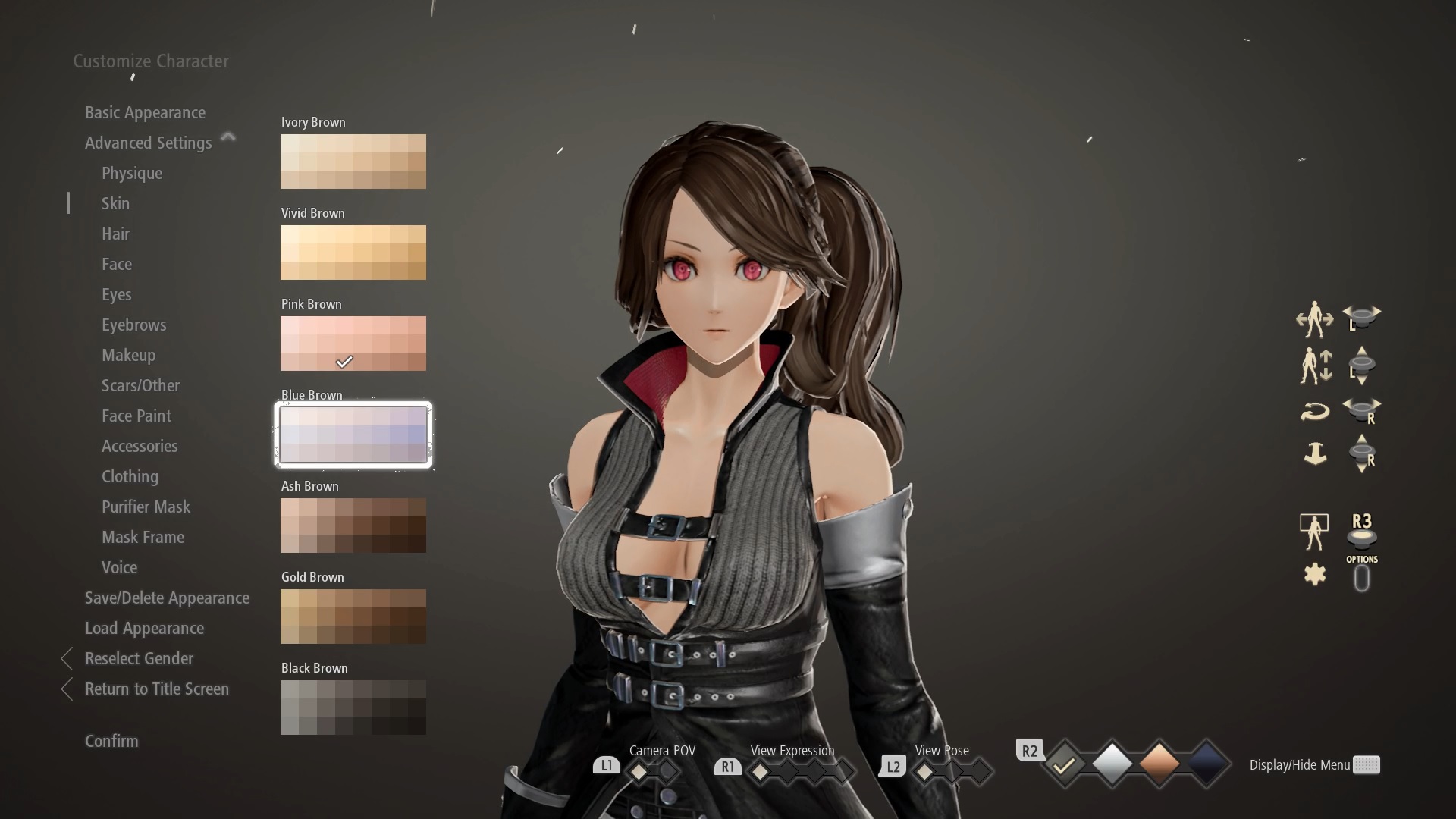
Task: Open Return to Title Screen entry
Action: pyautogui.click(x=156, y=689)
